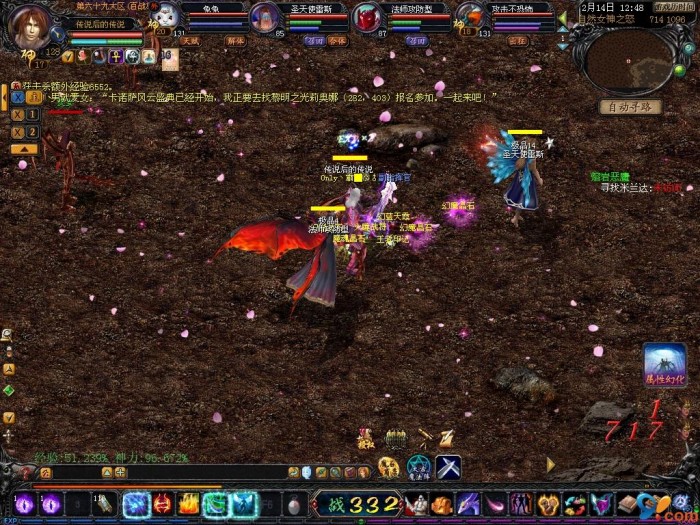The width and height of the screenshot is (700, 525).
Task: Open the spellbook icon on the bottom bar
Action: coord(627,504)
